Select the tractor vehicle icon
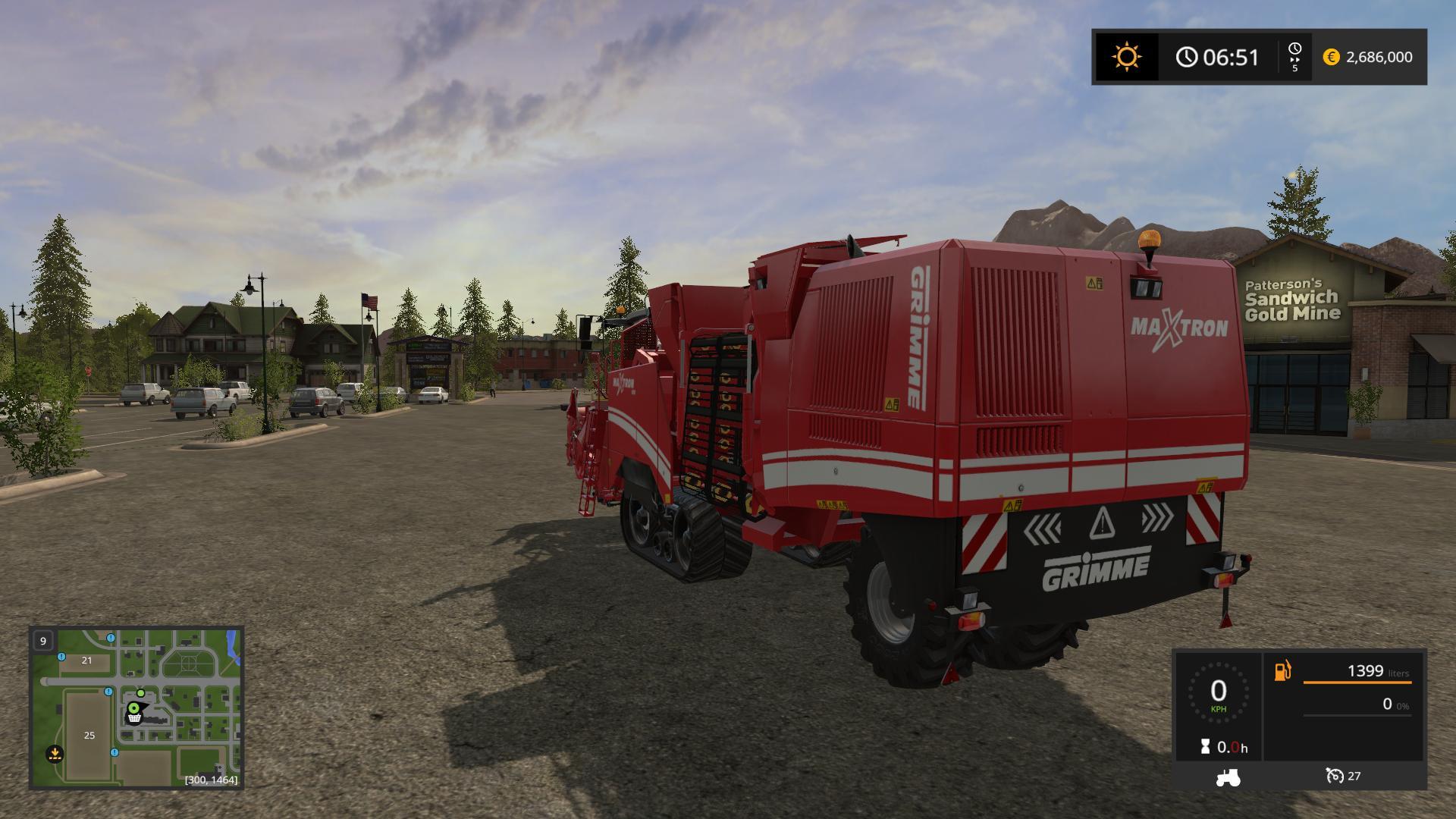1456x819 pixels. coord(1228,777)
